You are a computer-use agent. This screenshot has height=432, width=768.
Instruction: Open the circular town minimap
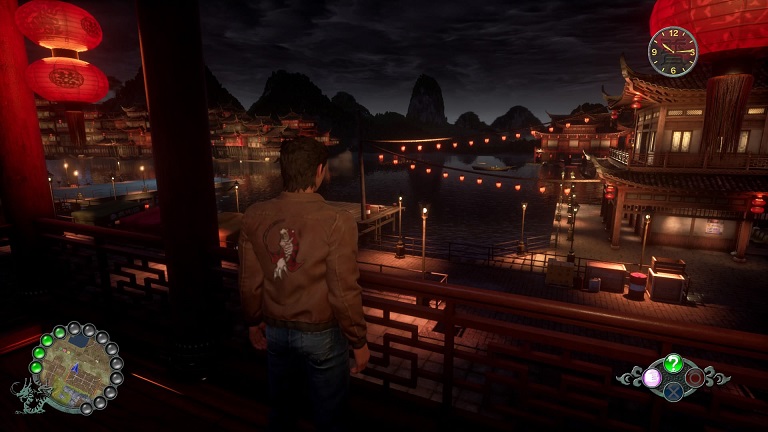click(75, 366)
